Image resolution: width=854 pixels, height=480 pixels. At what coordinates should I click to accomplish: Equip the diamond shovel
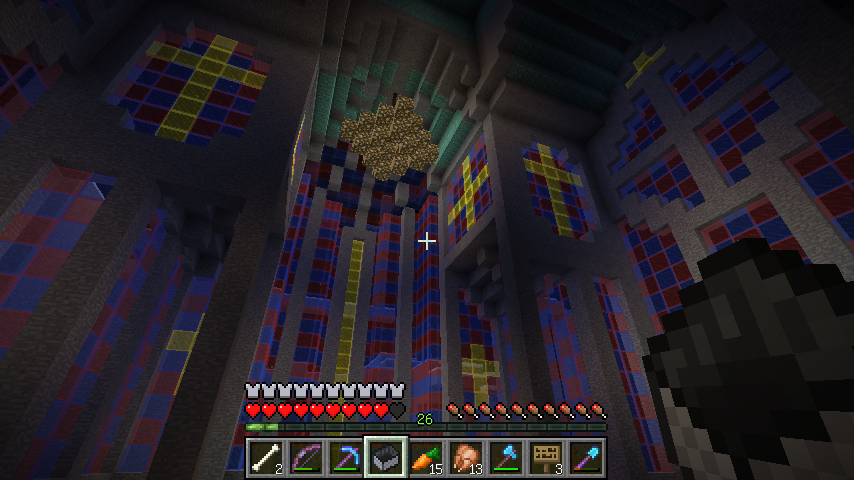586,458
